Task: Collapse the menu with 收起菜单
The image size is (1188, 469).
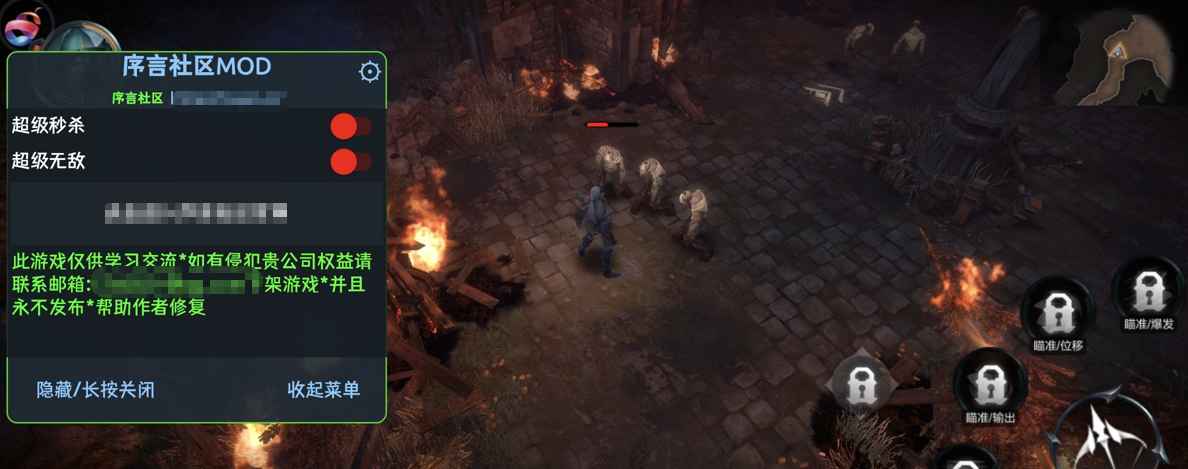Action: 323,390
